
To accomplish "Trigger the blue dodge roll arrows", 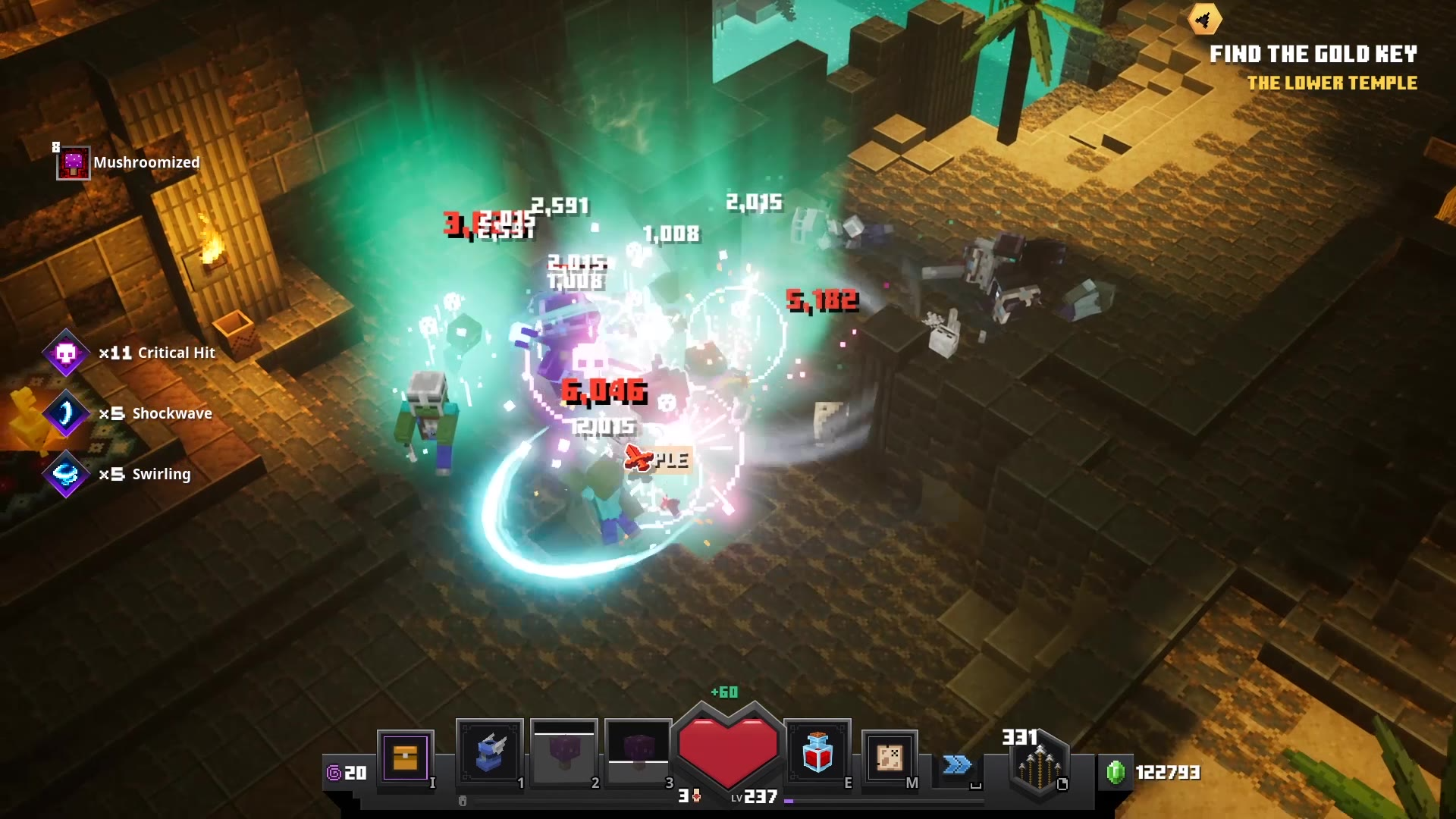I will tap(957, 764).
